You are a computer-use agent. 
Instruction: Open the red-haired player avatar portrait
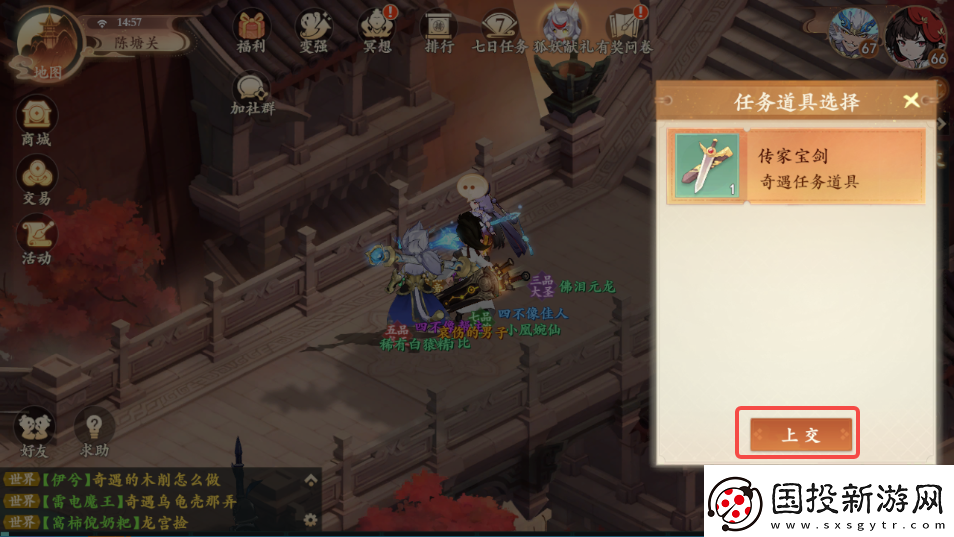click(915, 35)
